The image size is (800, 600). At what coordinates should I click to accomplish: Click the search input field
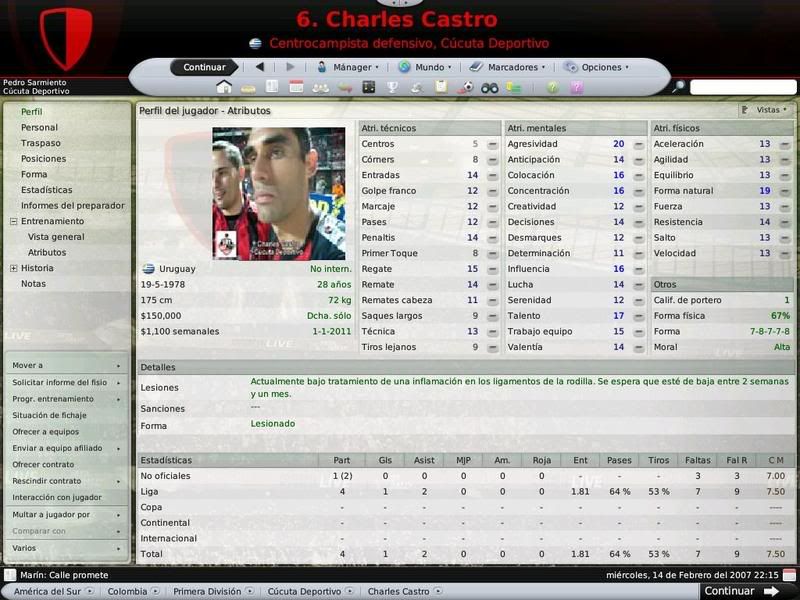[x=743, y=87]
